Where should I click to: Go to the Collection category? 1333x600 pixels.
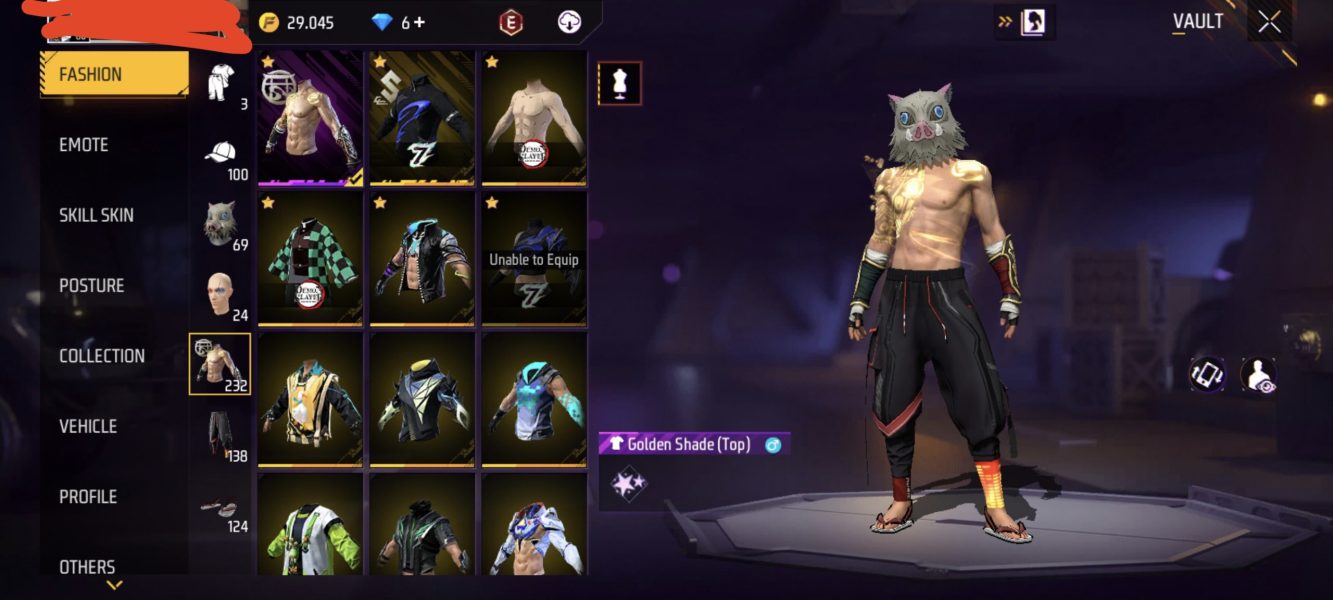101,356
